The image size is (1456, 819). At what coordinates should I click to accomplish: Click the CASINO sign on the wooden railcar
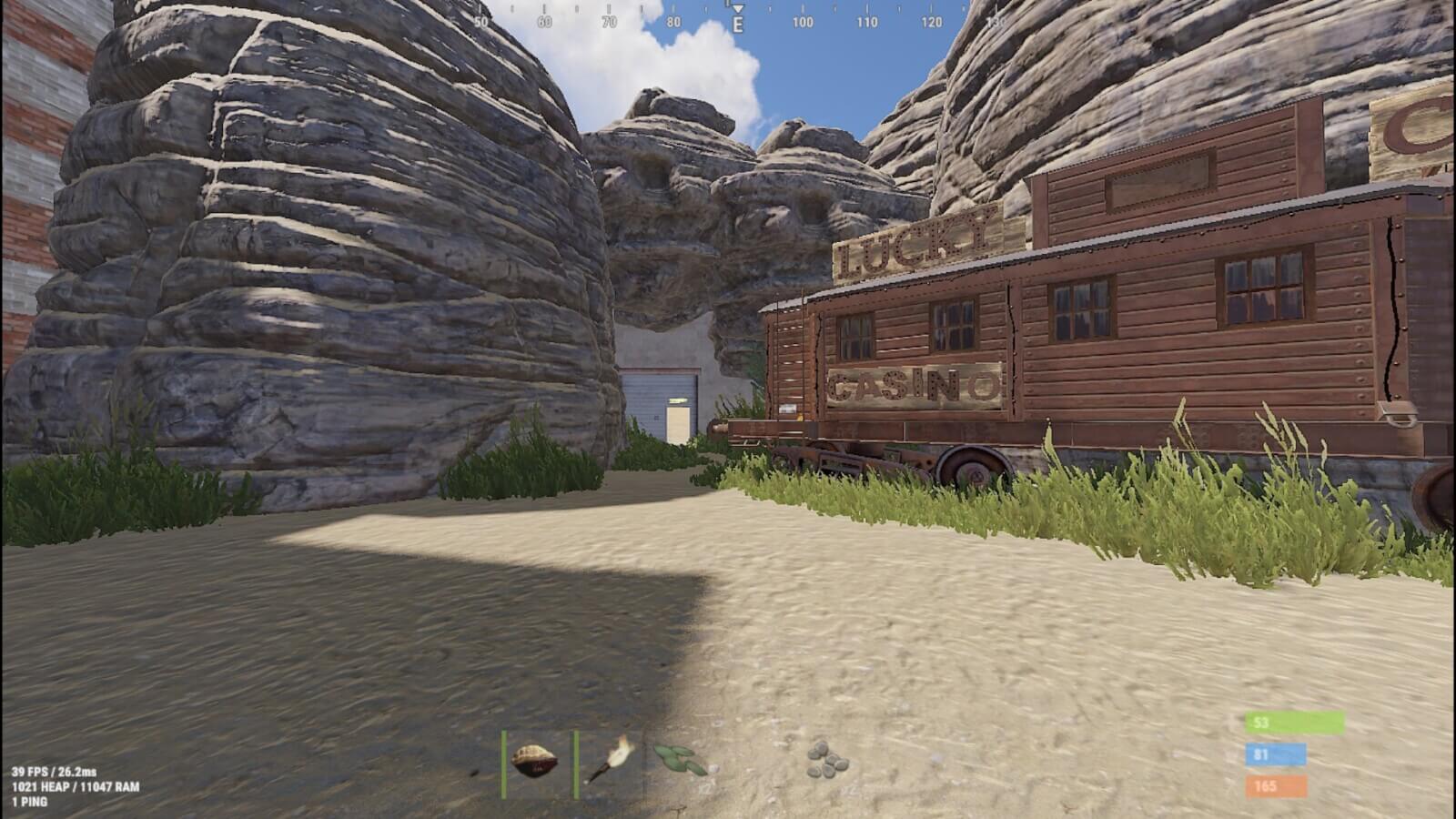(x=915, y=386)
